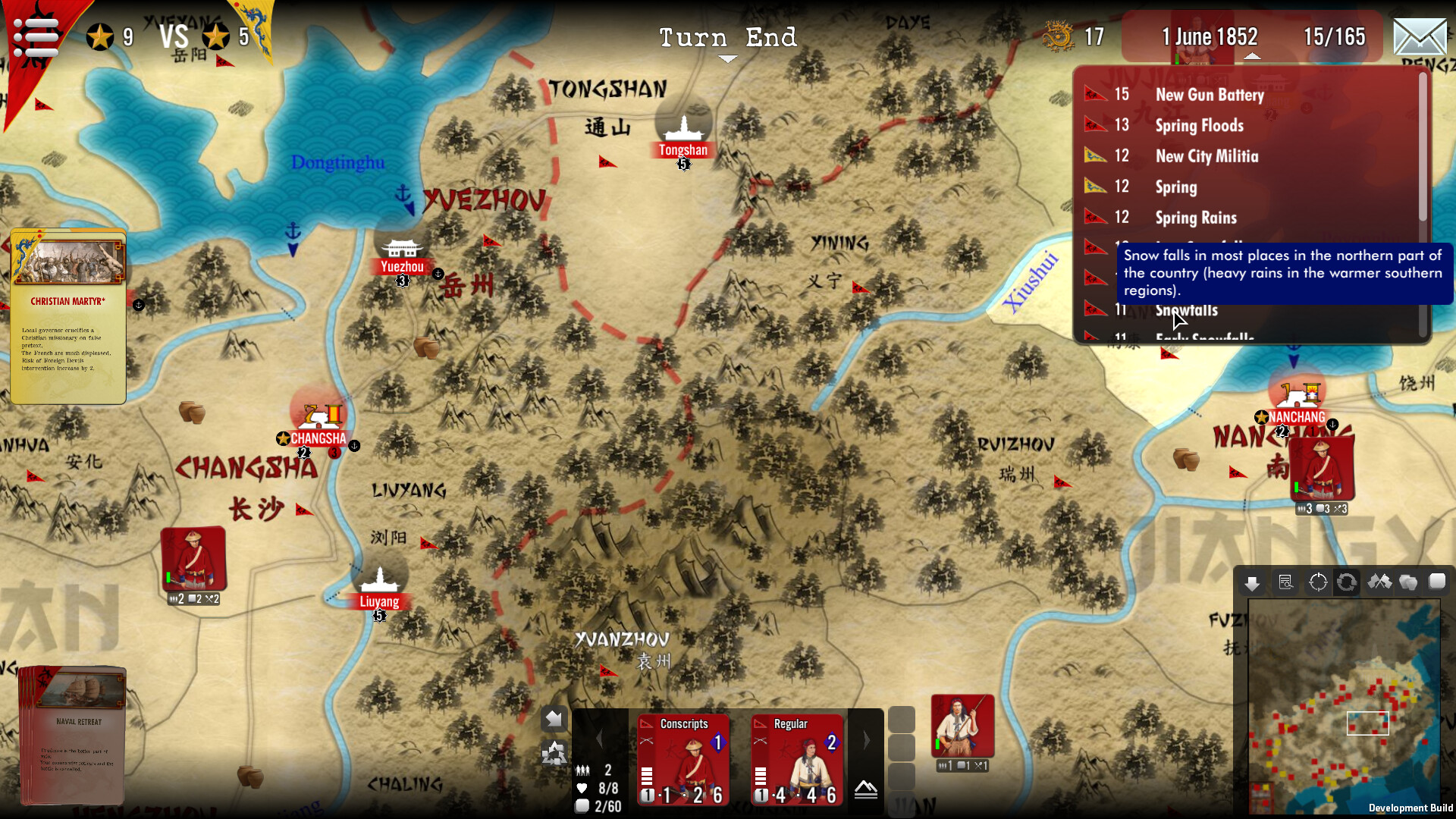
Task: Click the date panel showing 1 June 1852
Action: point(1209,36)
